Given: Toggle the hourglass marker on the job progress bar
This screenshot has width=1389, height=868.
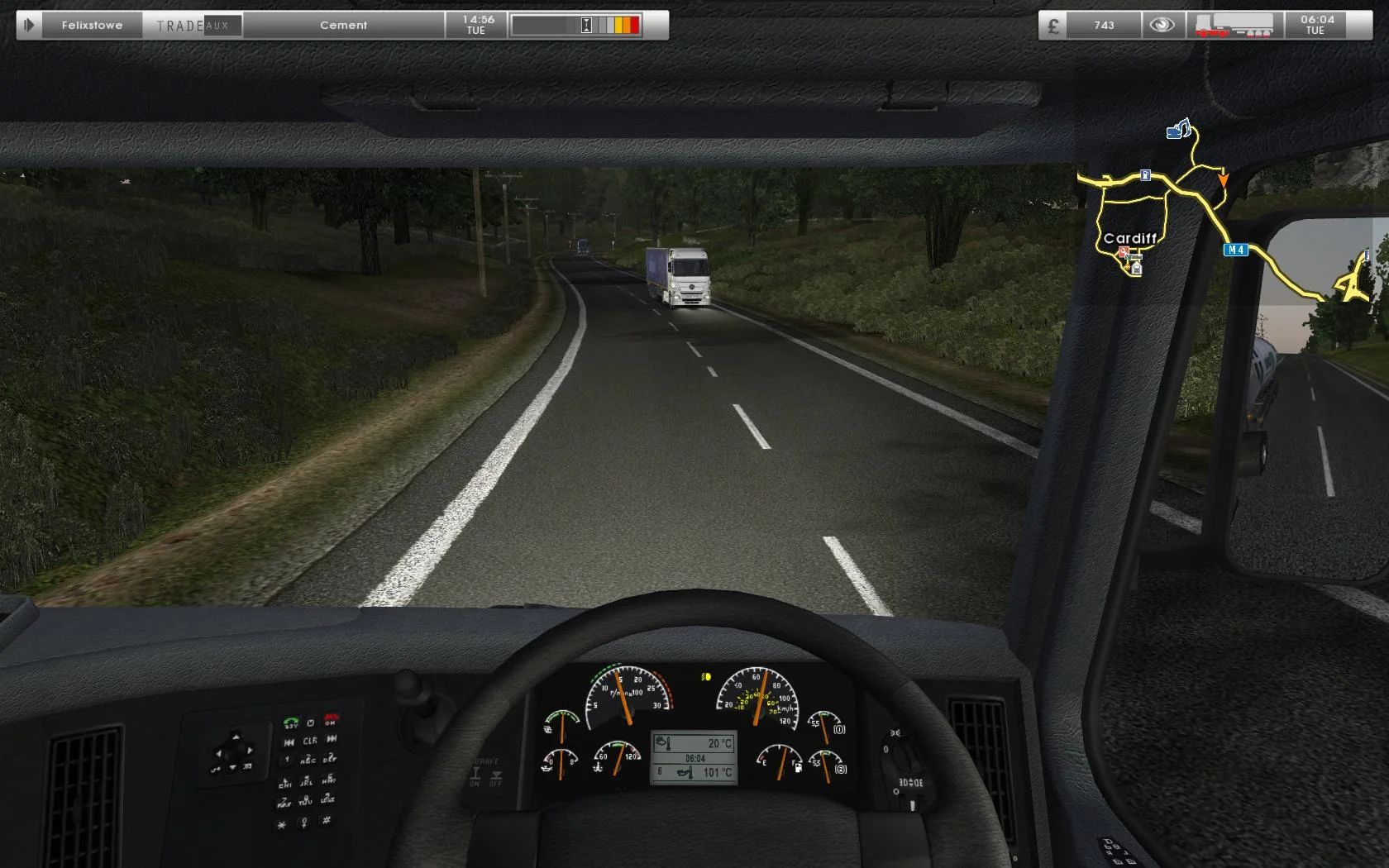Looking at the screenshot, I should click(x=586, y=26).
